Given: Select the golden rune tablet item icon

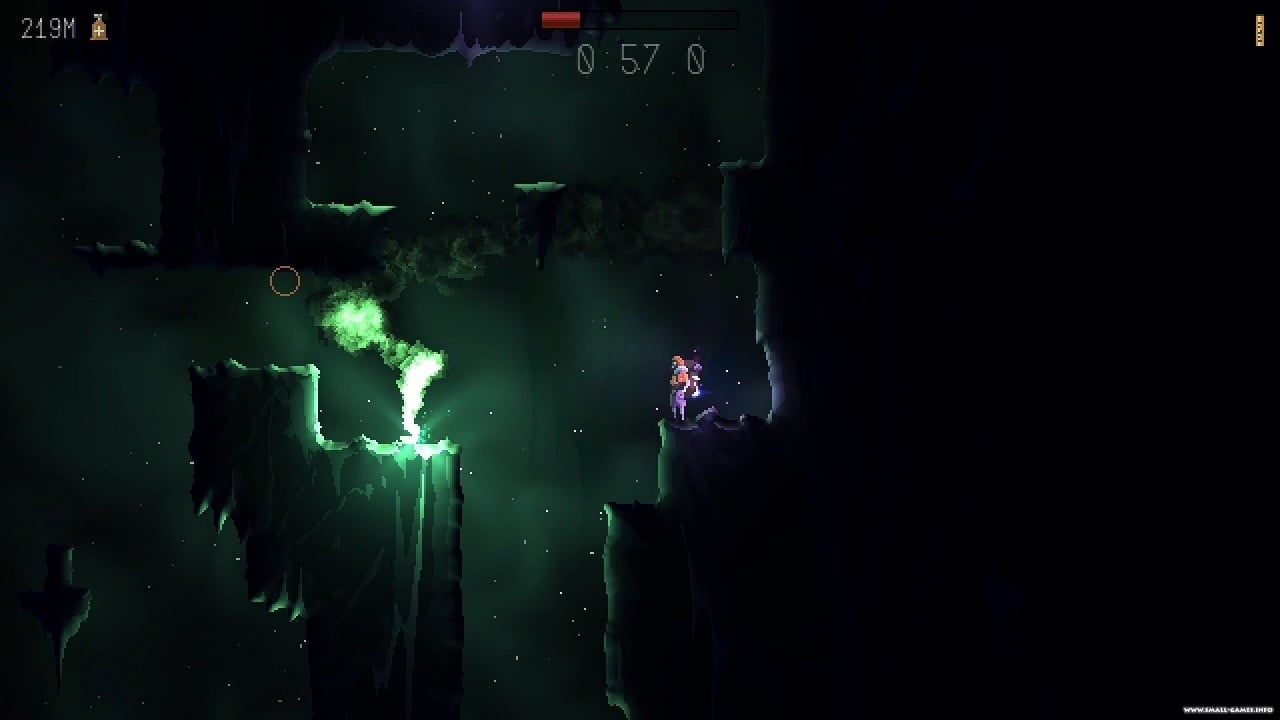Looking at the screenshot, I should [x=1259, y=31].
